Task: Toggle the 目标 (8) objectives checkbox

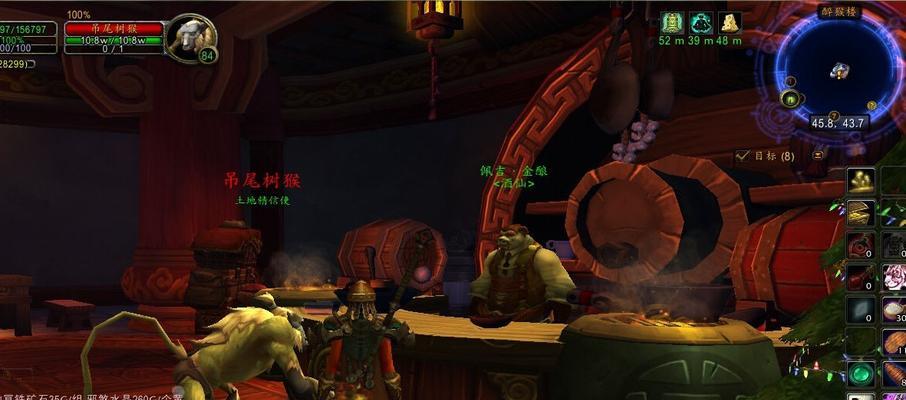Action: 742,156
